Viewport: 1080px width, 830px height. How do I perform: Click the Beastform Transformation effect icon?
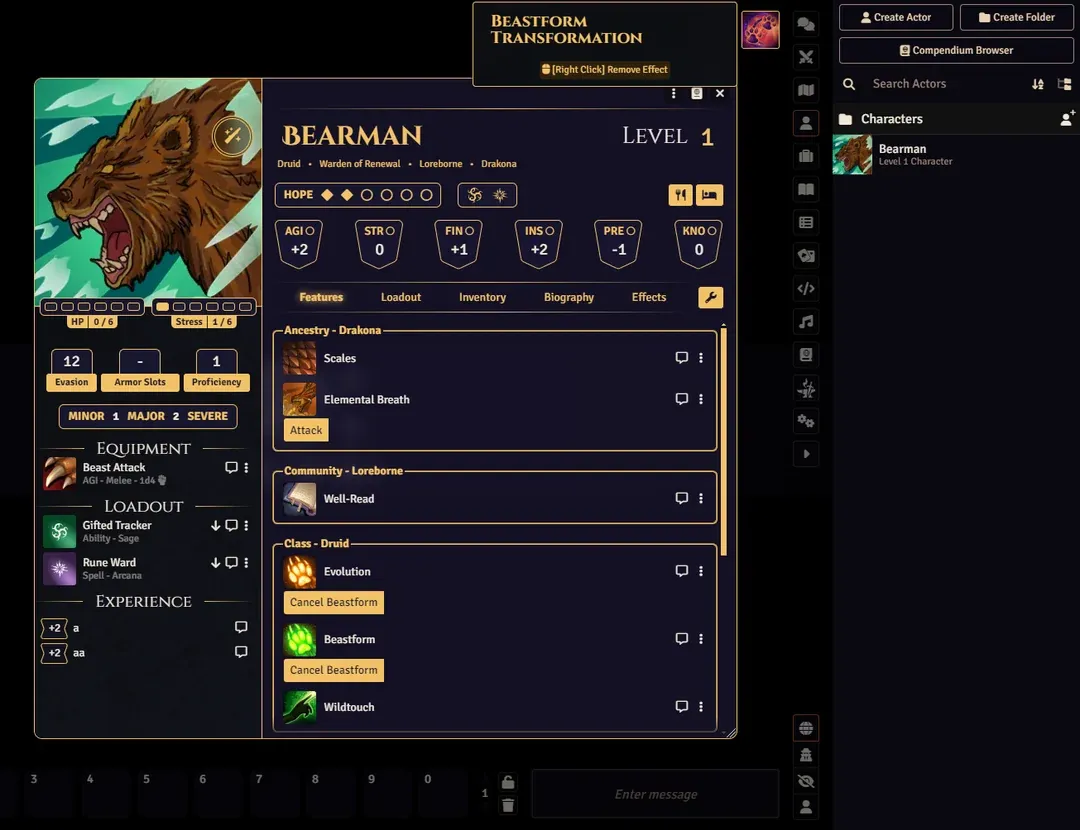click(760, 29)
